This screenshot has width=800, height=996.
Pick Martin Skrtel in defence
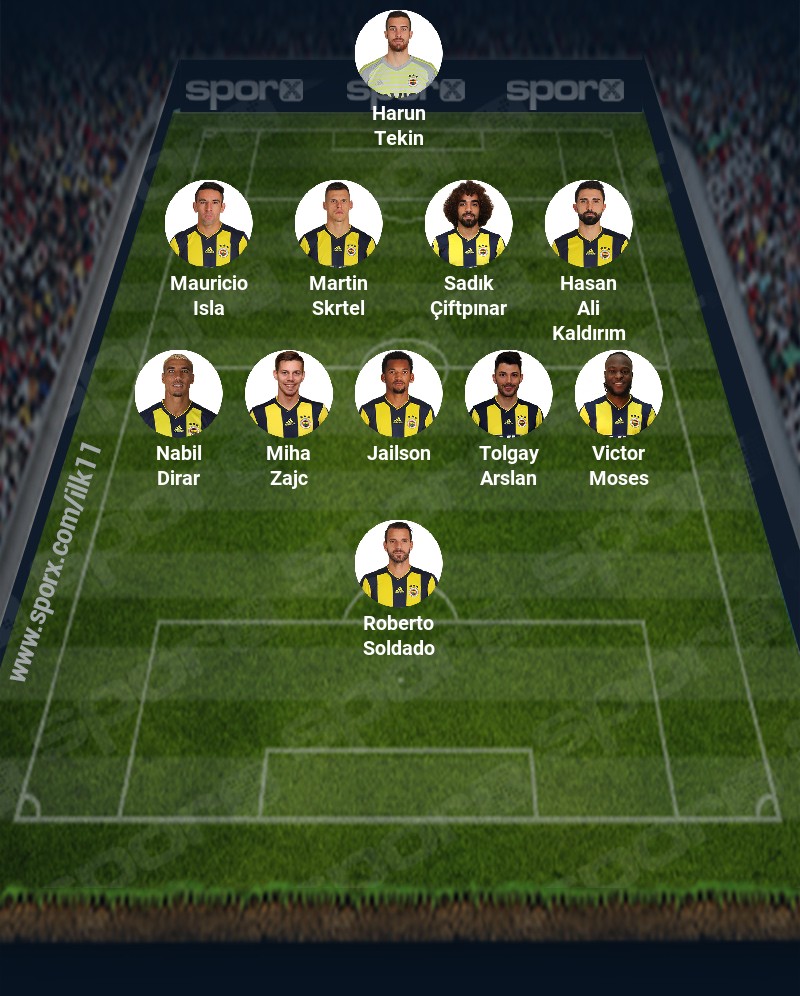338,224
